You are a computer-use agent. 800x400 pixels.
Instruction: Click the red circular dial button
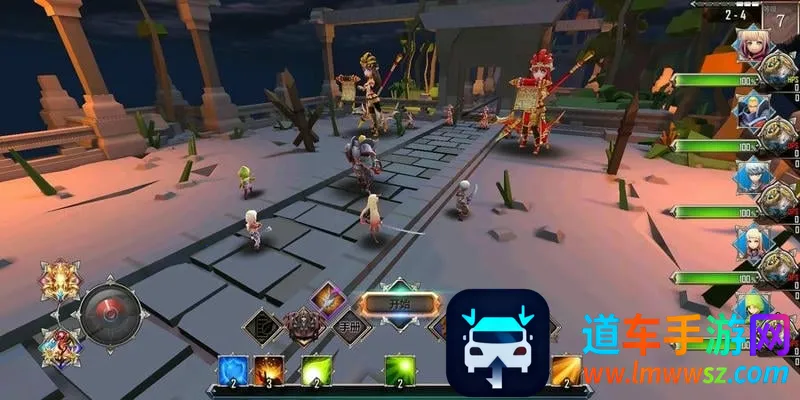[109, 310]
